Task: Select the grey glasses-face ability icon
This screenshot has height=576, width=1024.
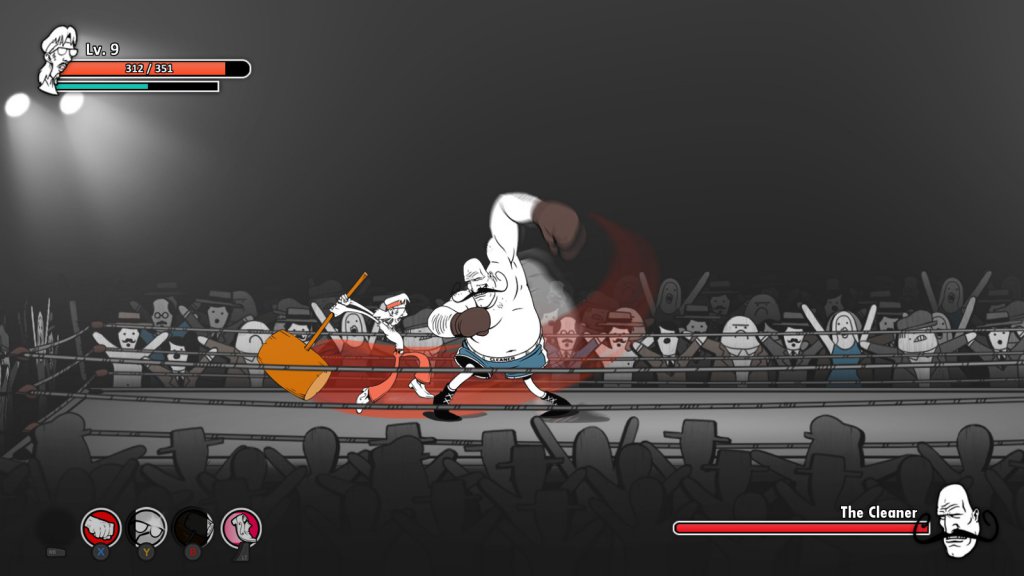Action: [148, 527]
